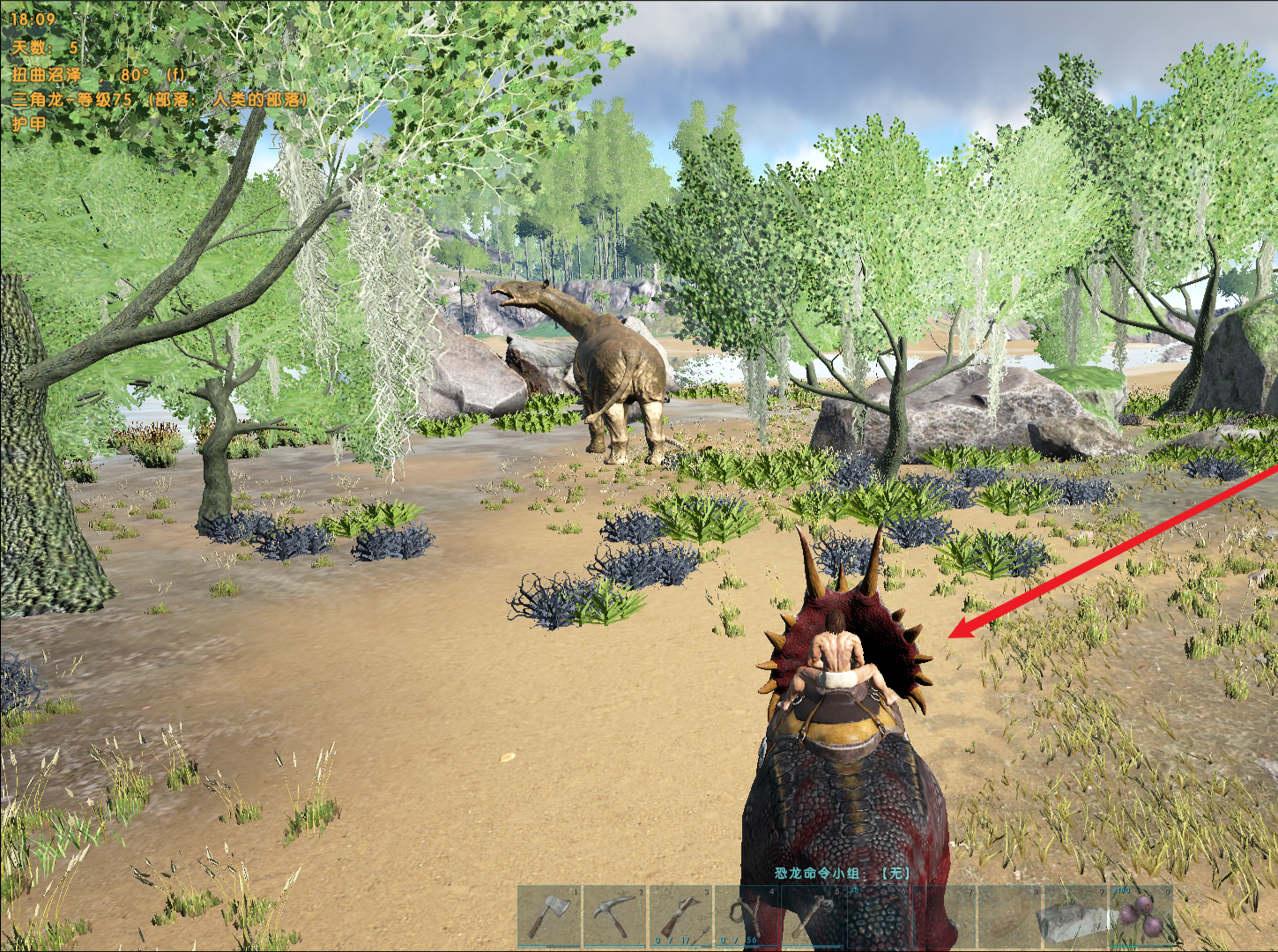Equip the wooden club from the hotbar
This screenshot has width=1278, height=952.
(x=811, y=916)
